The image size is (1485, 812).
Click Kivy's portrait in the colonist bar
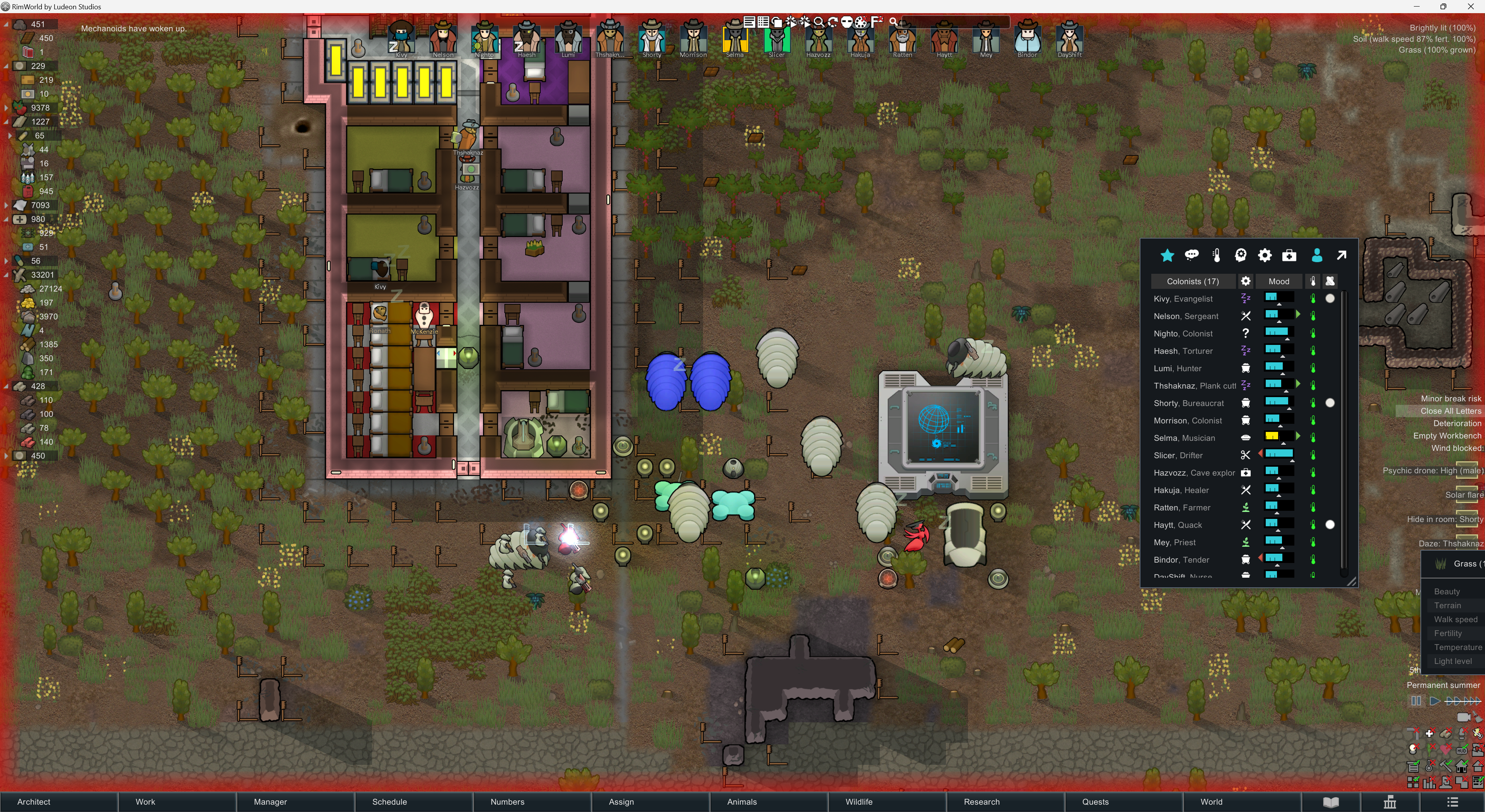(401, 39)
